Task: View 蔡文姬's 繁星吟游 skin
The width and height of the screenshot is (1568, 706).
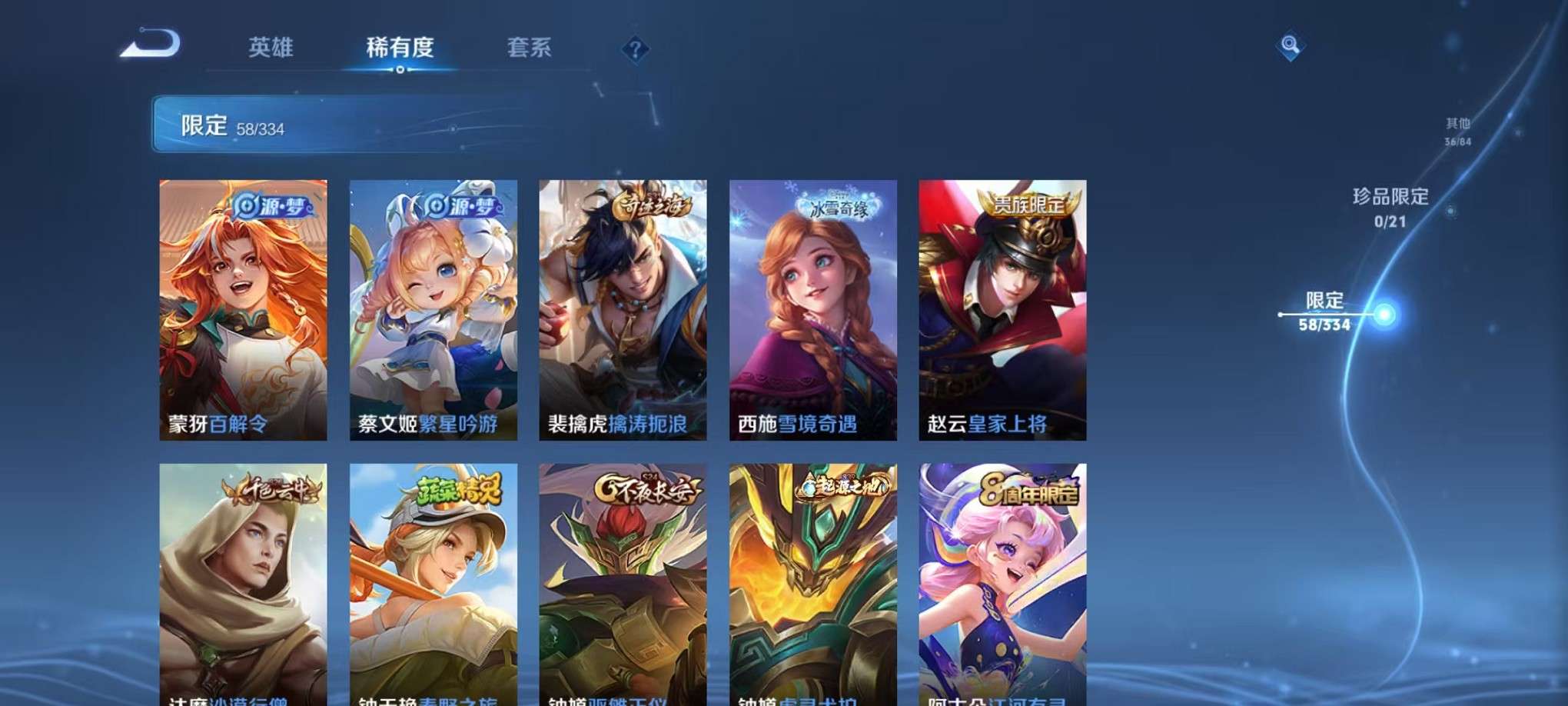Action: tap(433, 308)
